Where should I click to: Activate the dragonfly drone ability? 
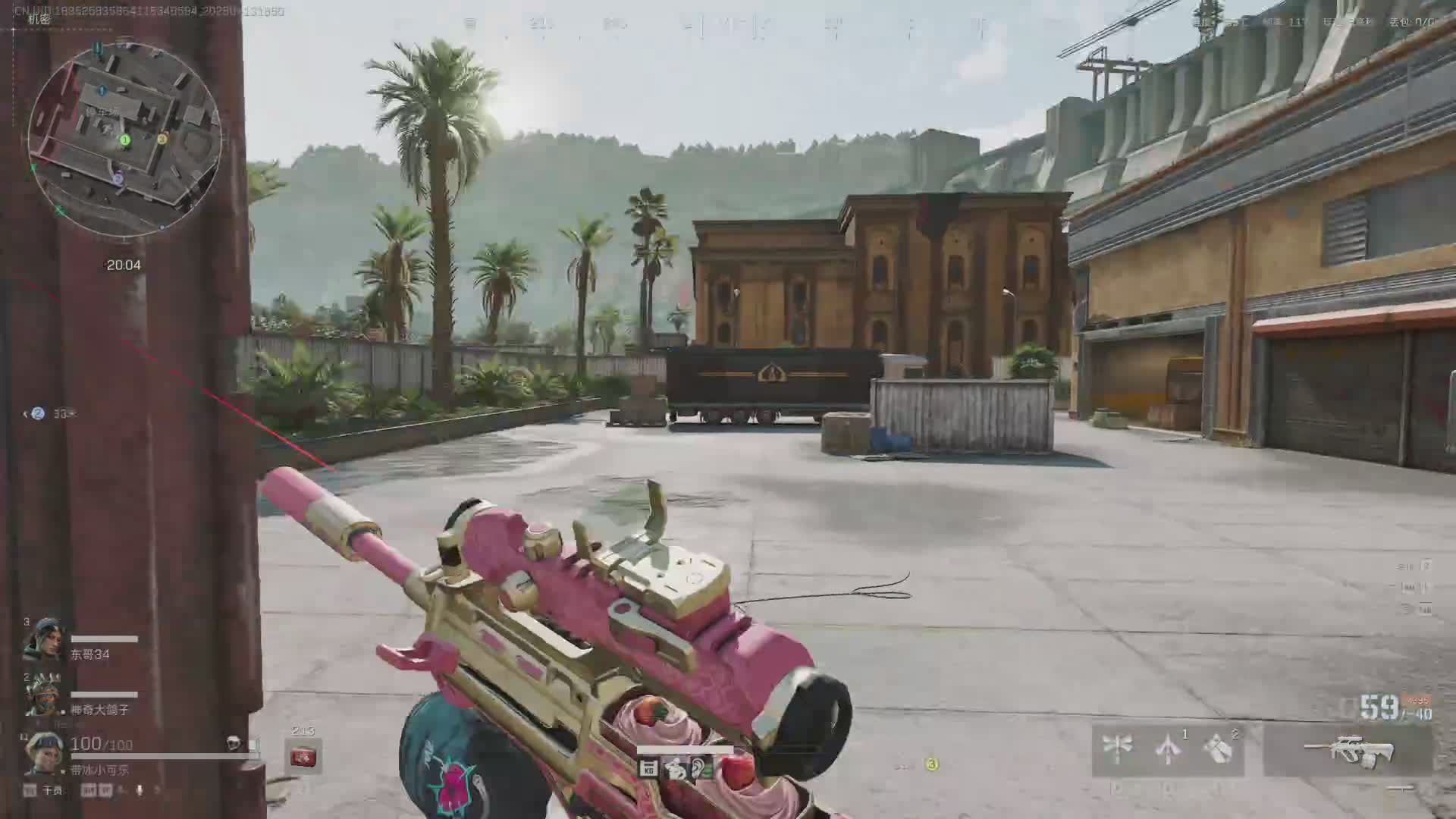coord(1117,749)
